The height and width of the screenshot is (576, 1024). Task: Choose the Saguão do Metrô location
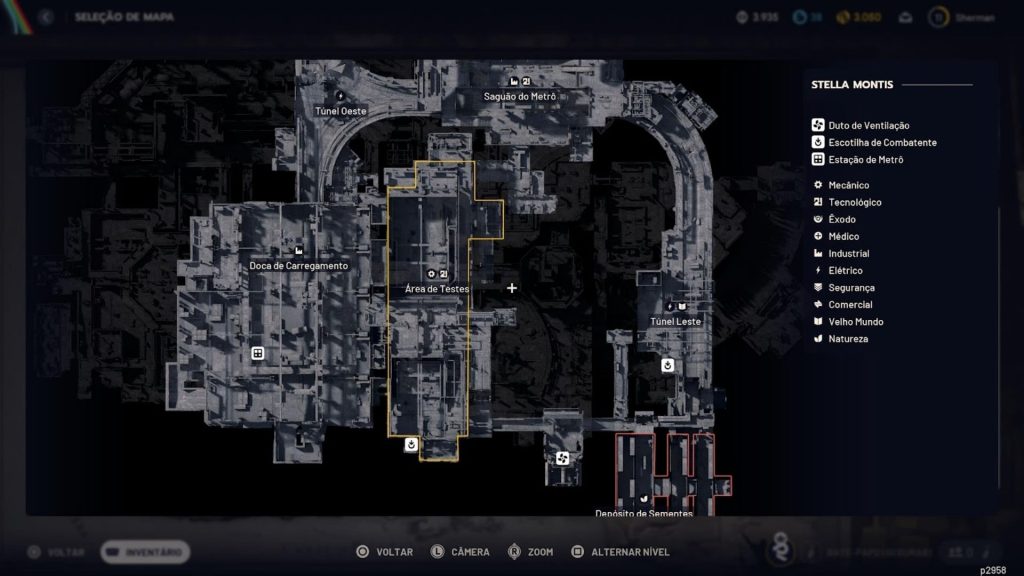[519, 96]
